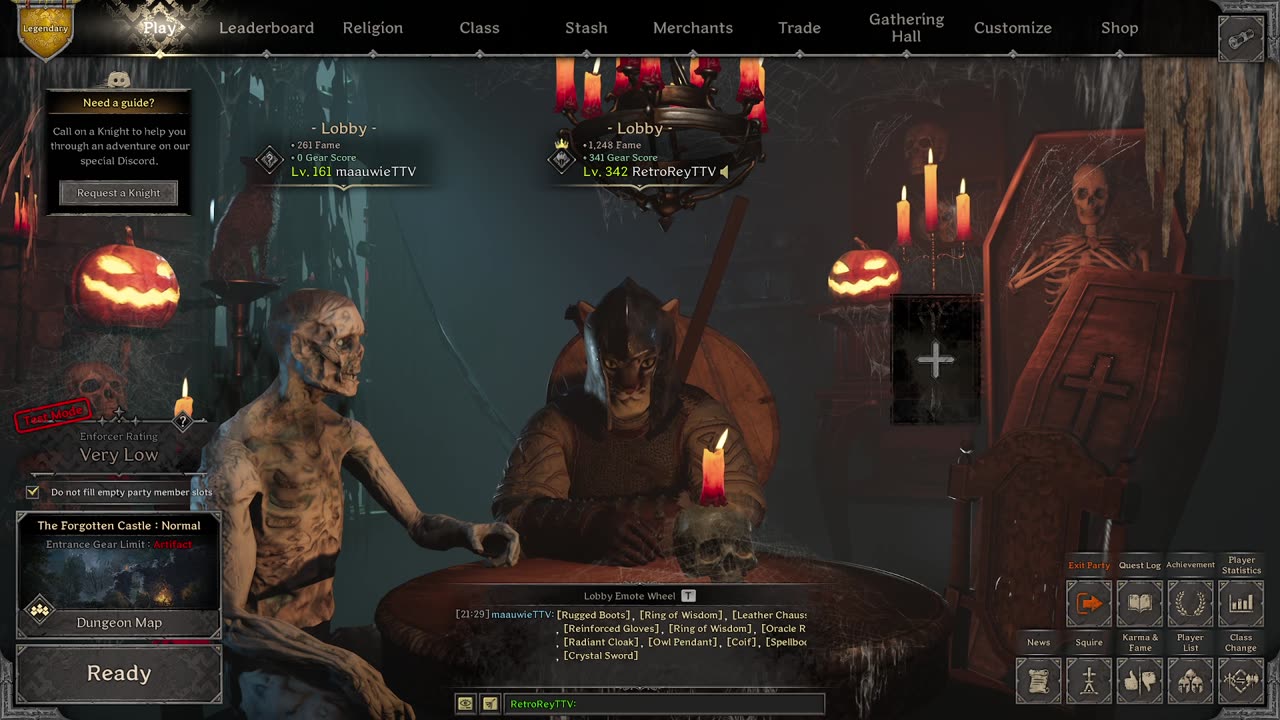Toggle Do not fill empty party slots
The width and height of the screenshot is (1280, 720).
33,492
